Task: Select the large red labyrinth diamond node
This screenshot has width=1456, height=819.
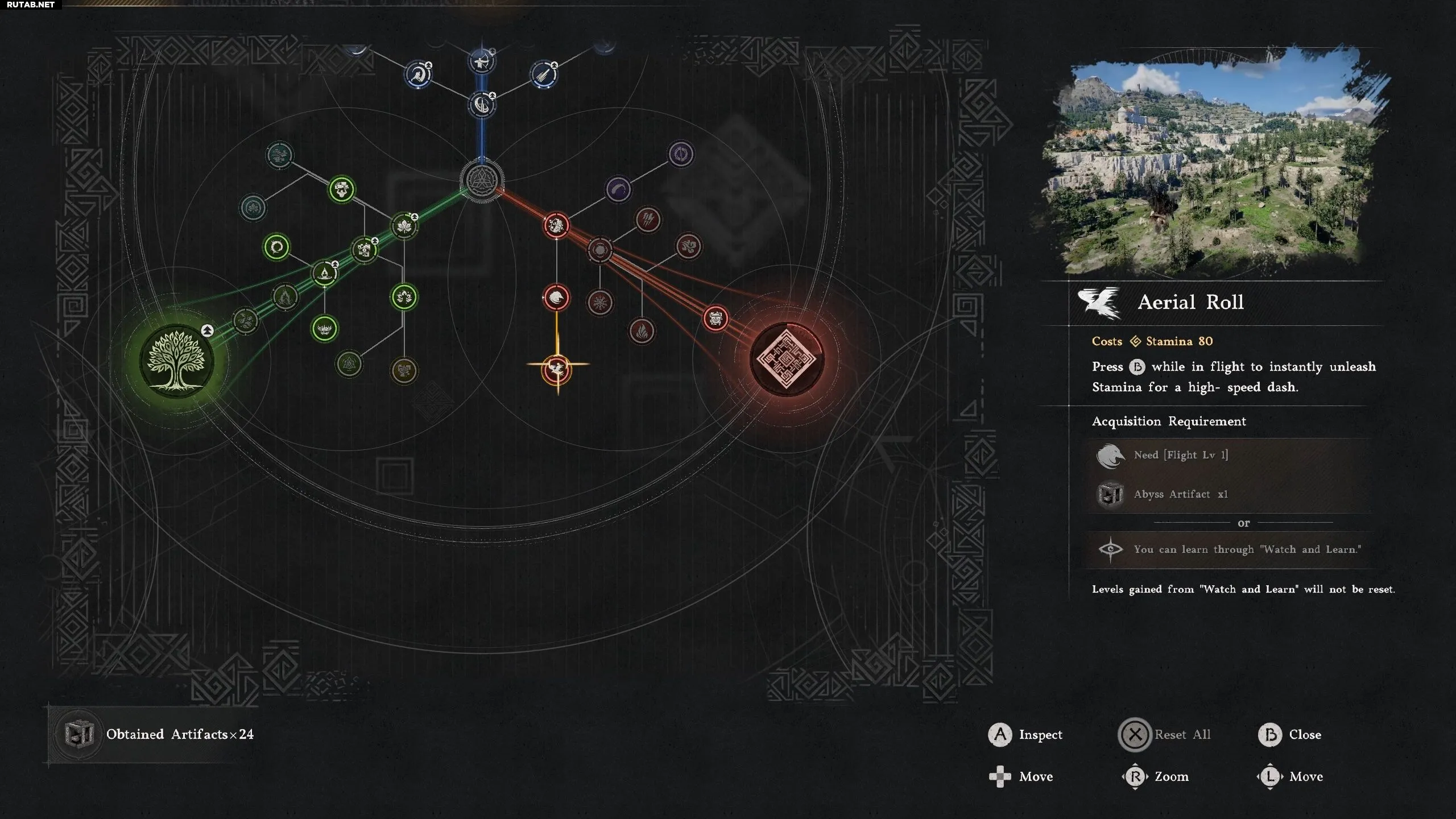Action: coord(787,359)
